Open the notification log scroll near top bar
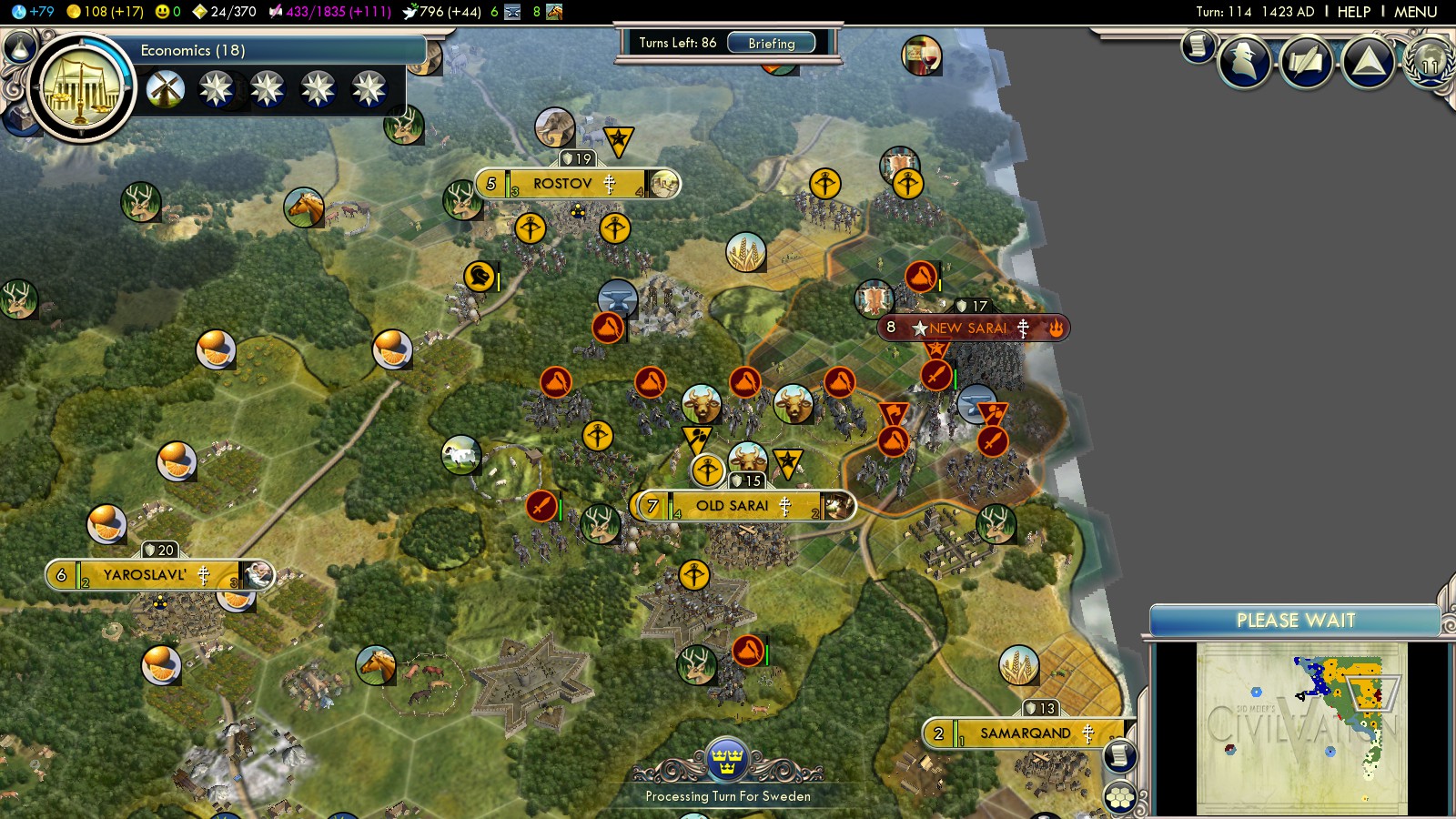Screen dimensions: 1456x819 click(1198, 45)
